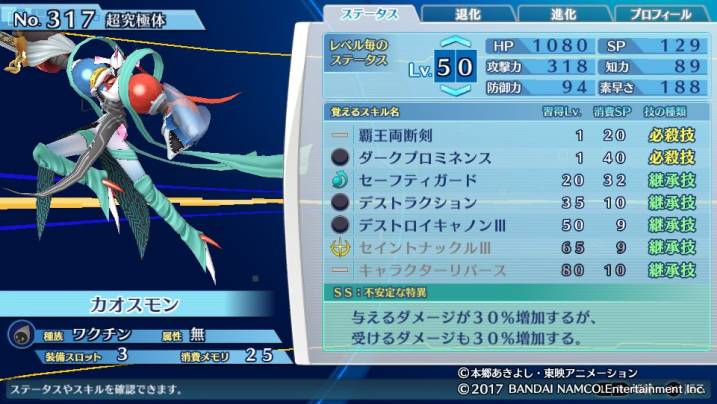Select the 進化 tab

point(564,14)
